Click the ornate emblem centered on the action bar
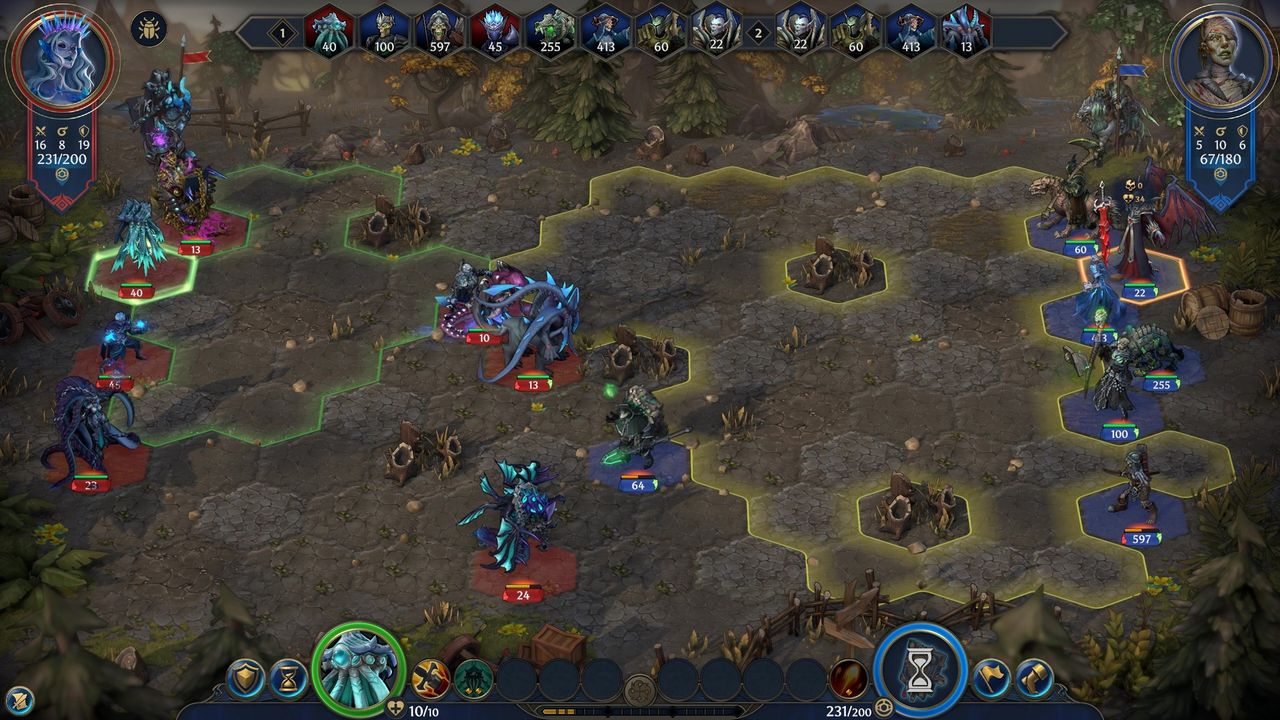Screen dimensions: 1280x720 (x=640, y=688)
